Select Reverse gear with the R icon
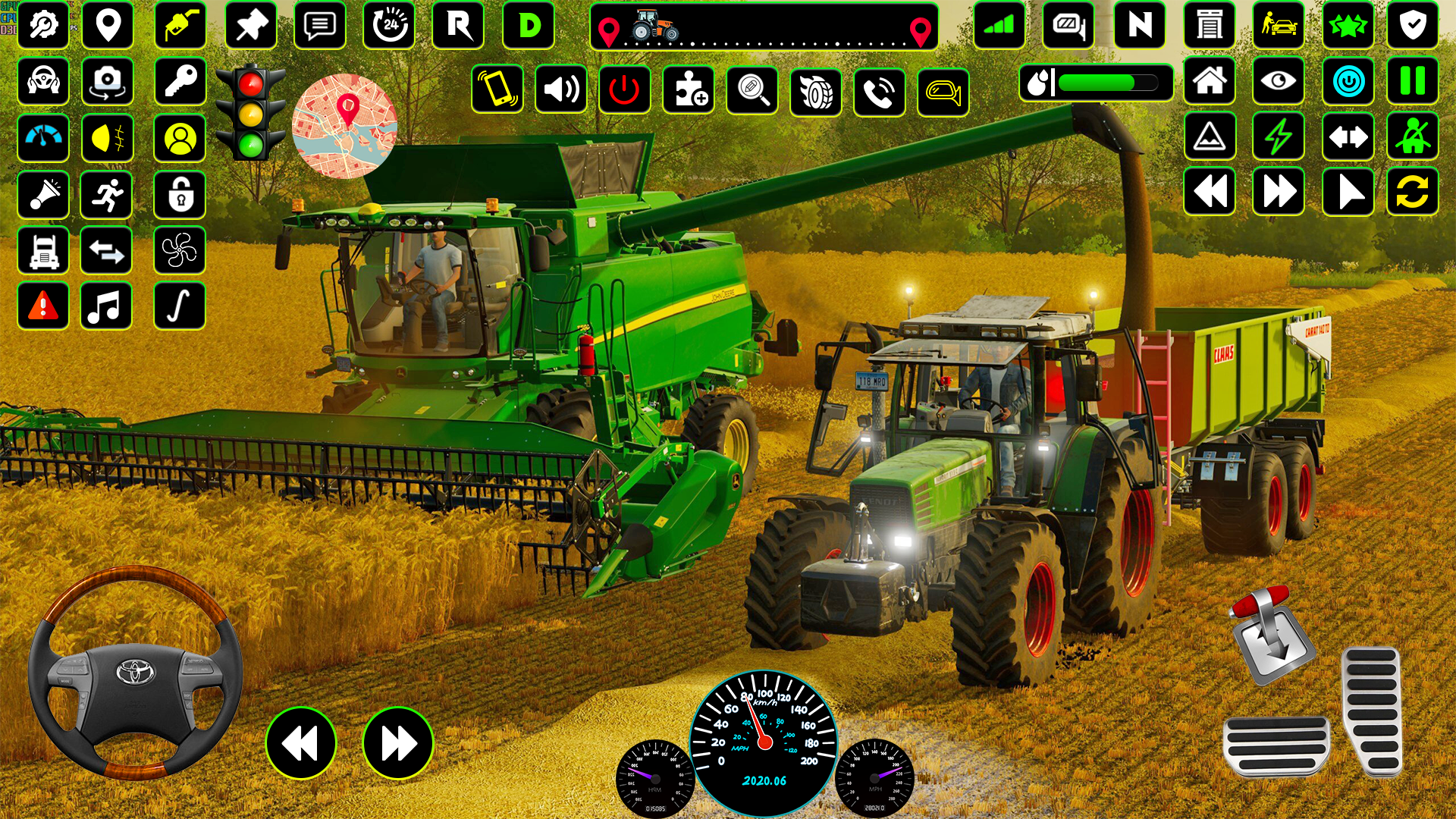Screen dimensions: 1456x819 coord(456,27)
